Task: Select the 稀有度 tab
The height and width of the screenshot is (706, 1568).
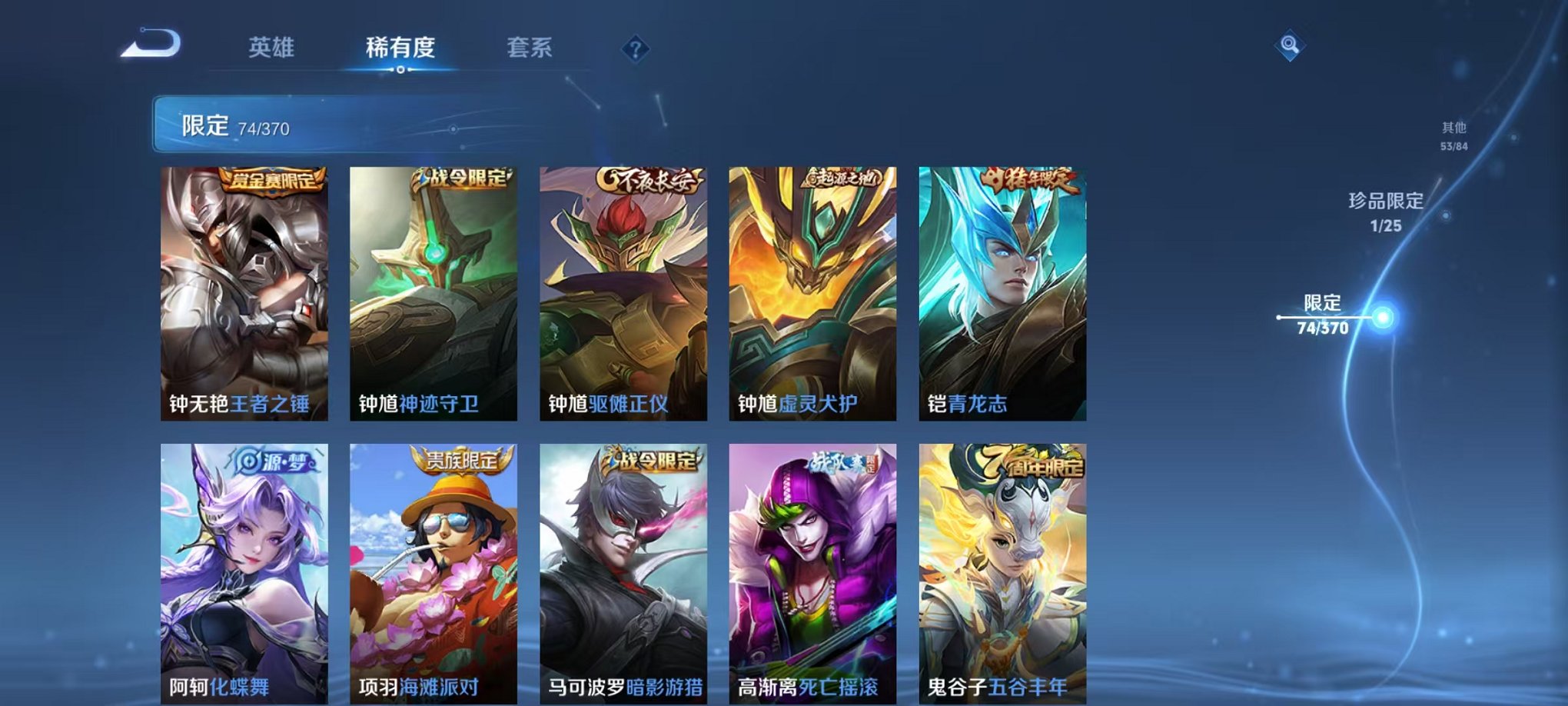Action: click(x=402, y=46)
